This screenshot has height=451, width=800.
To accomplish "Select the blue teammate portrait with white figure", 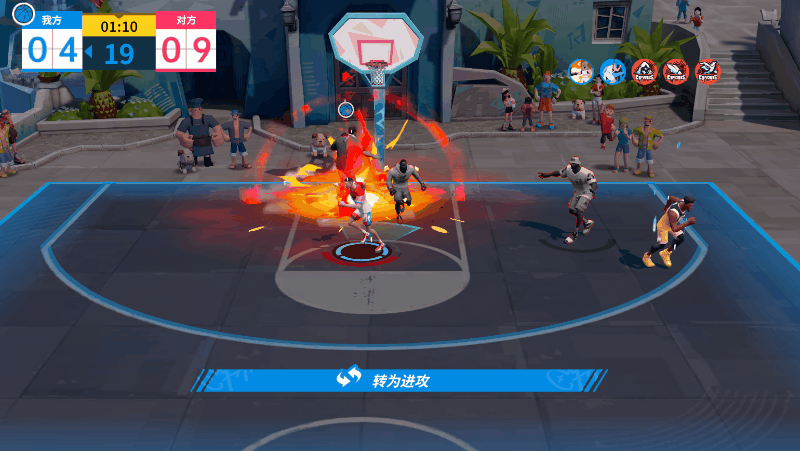I will point(612,70).
